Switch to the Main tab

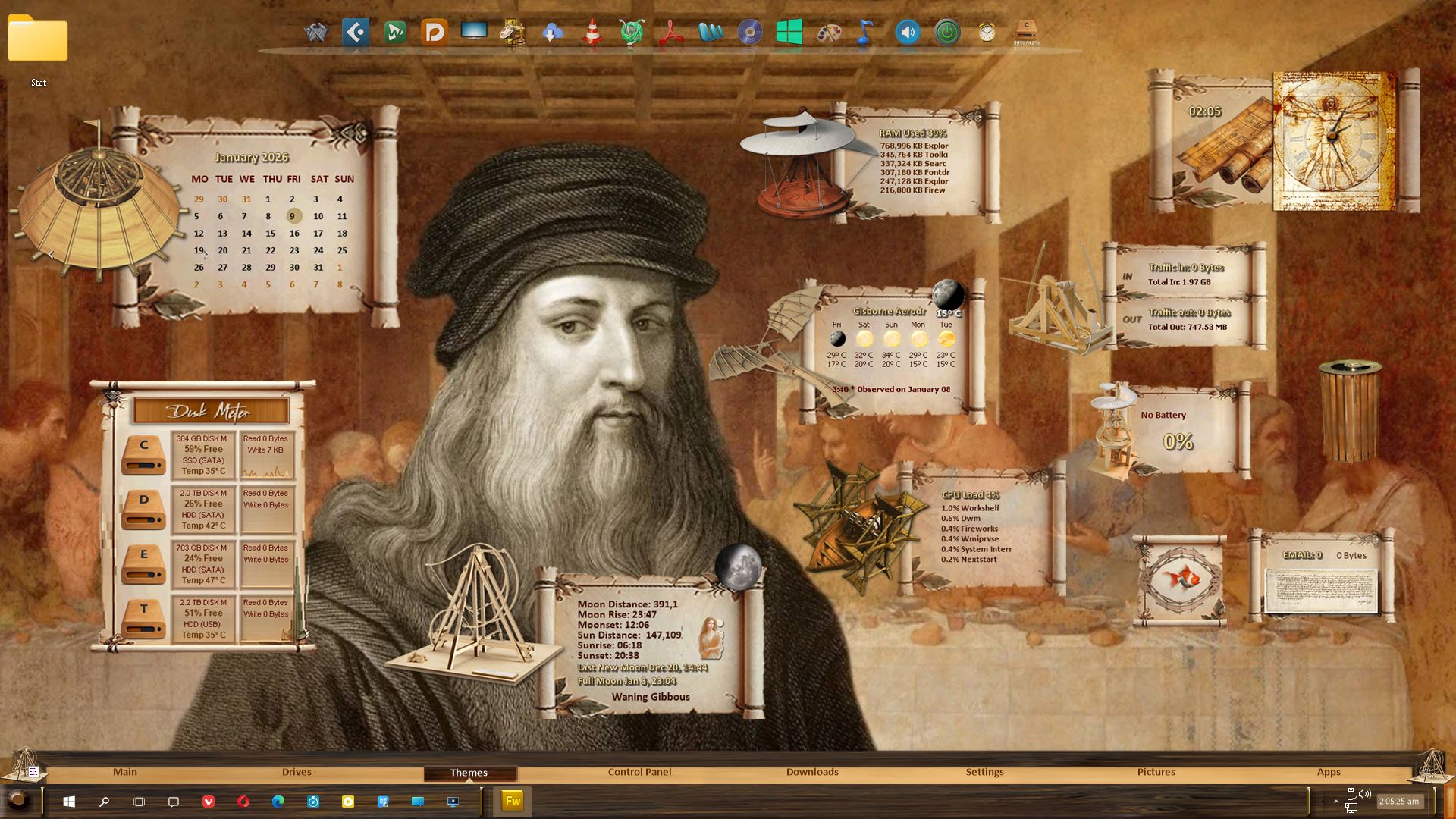125,772
